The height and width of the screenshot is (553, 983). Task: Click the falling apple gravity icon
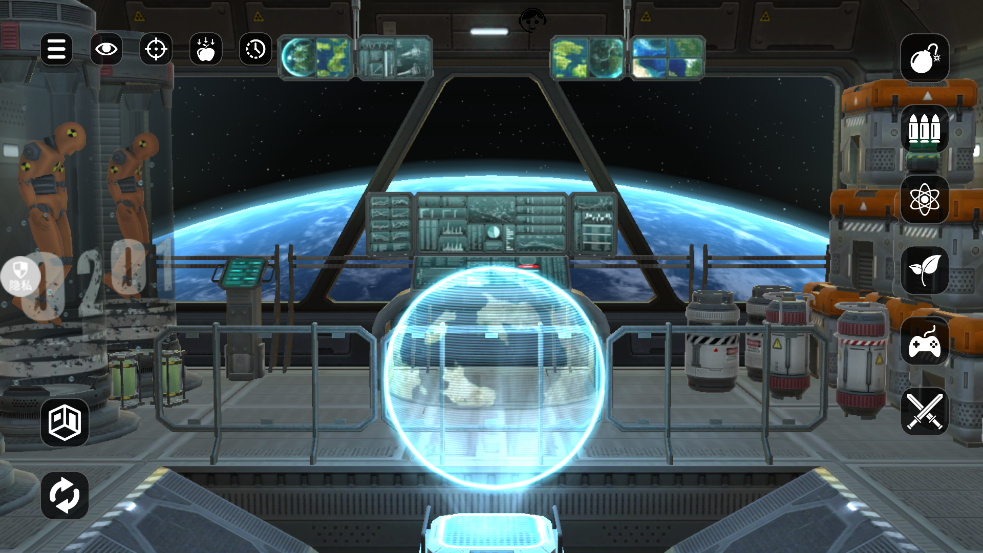[206, 49]
